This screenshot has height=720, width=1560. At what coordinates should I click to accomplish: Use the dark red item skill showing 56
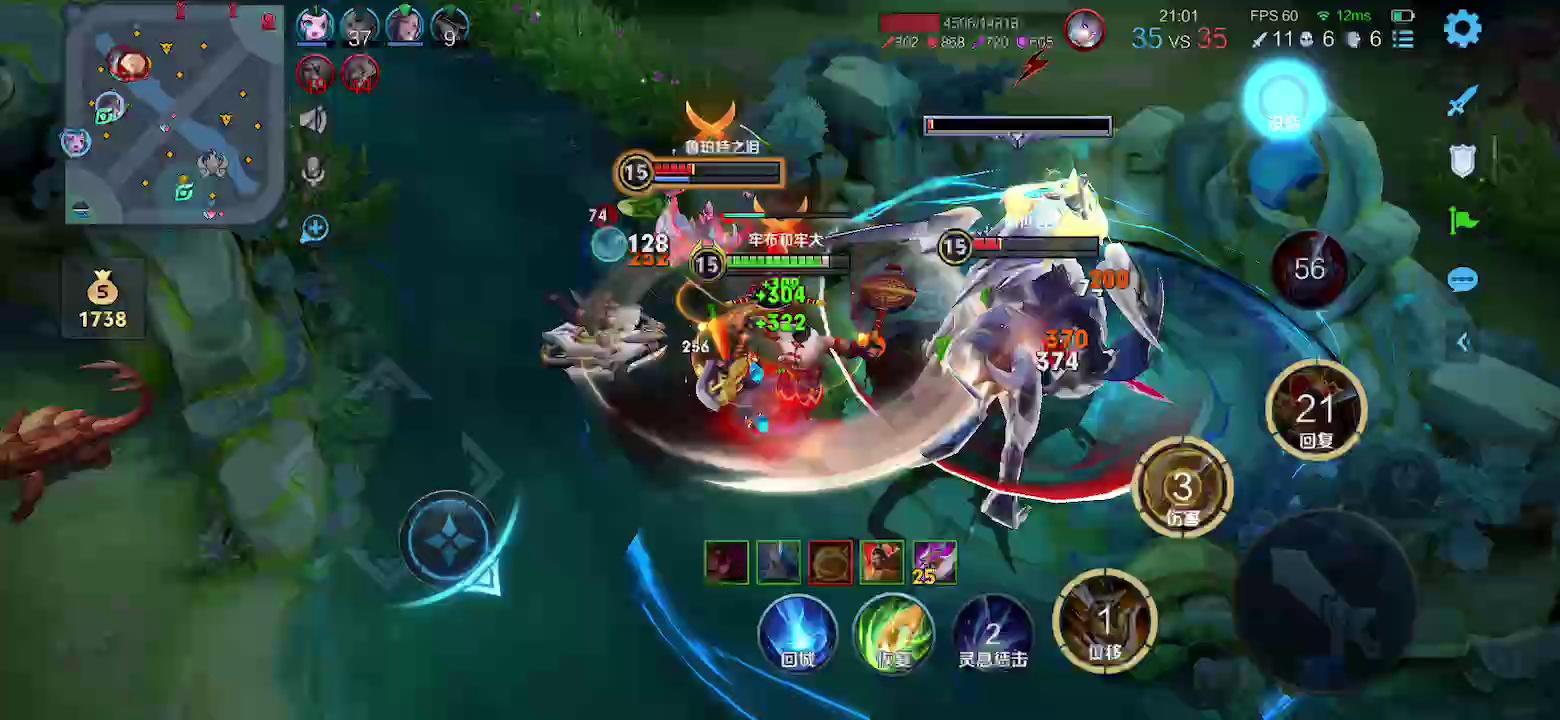[1309, 268]
